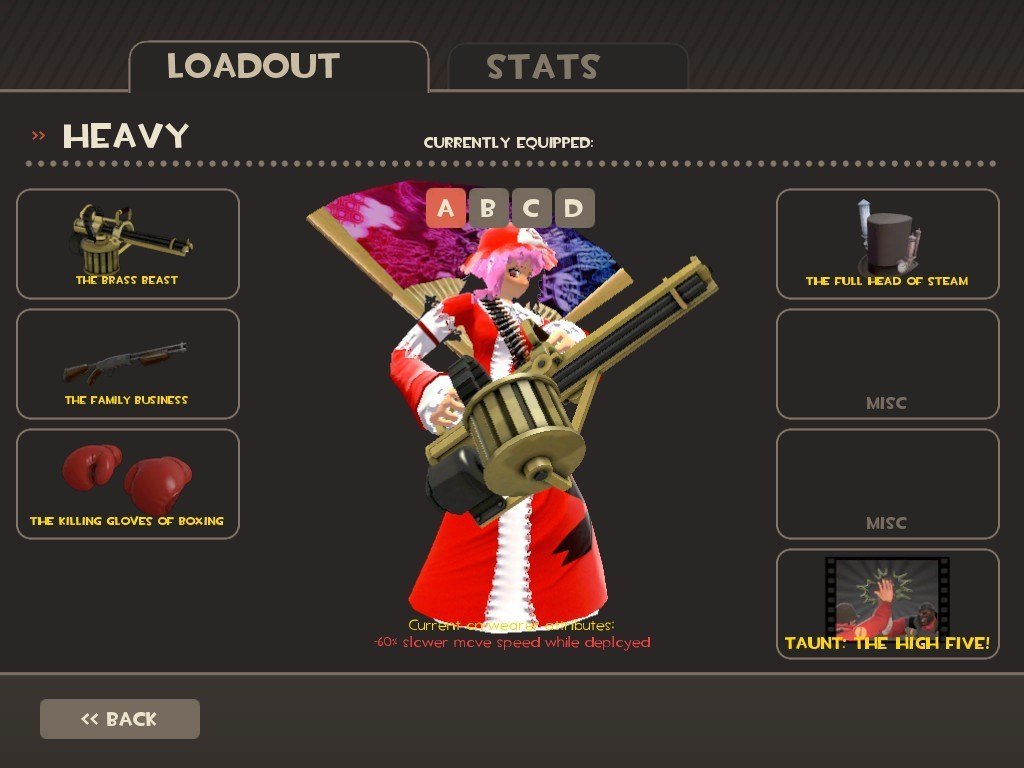
Task: Switch to loadout preset A
Action: pyautogui.click(x=445, y=208)
